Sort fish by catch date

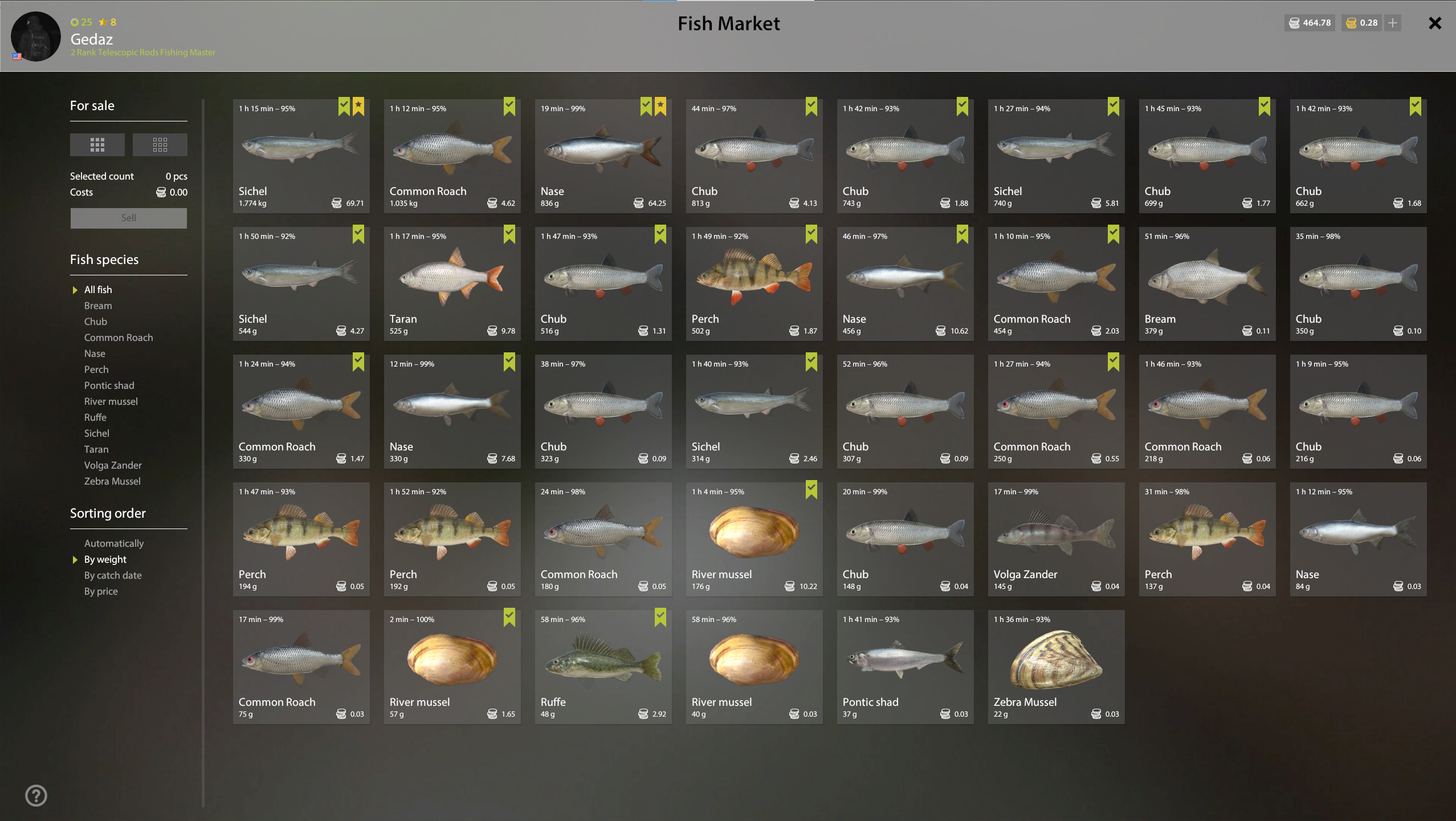point(113,575)
